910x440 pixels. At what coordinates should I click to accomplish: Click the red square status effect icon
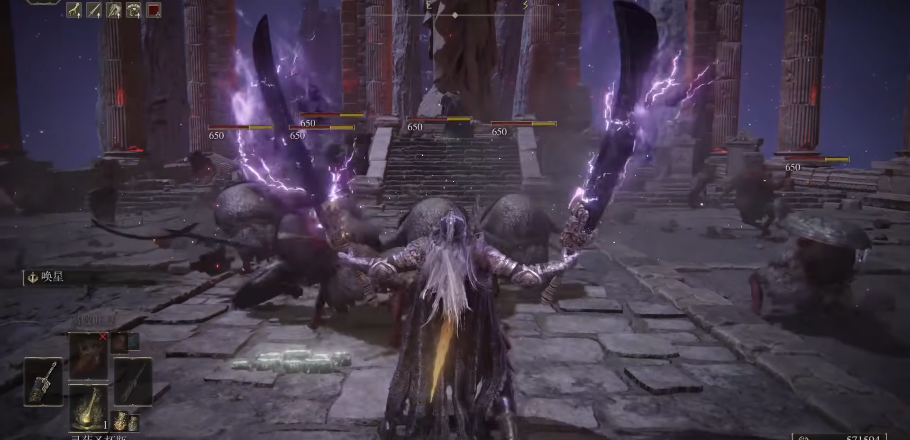(x=154, y=10)
